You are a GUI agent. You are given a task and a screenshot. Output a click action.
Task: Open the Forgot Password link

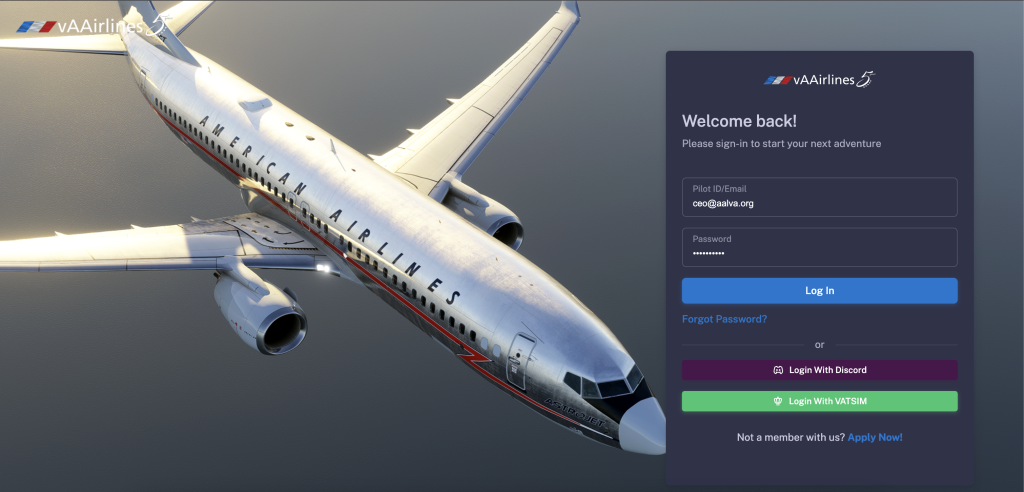724,319
